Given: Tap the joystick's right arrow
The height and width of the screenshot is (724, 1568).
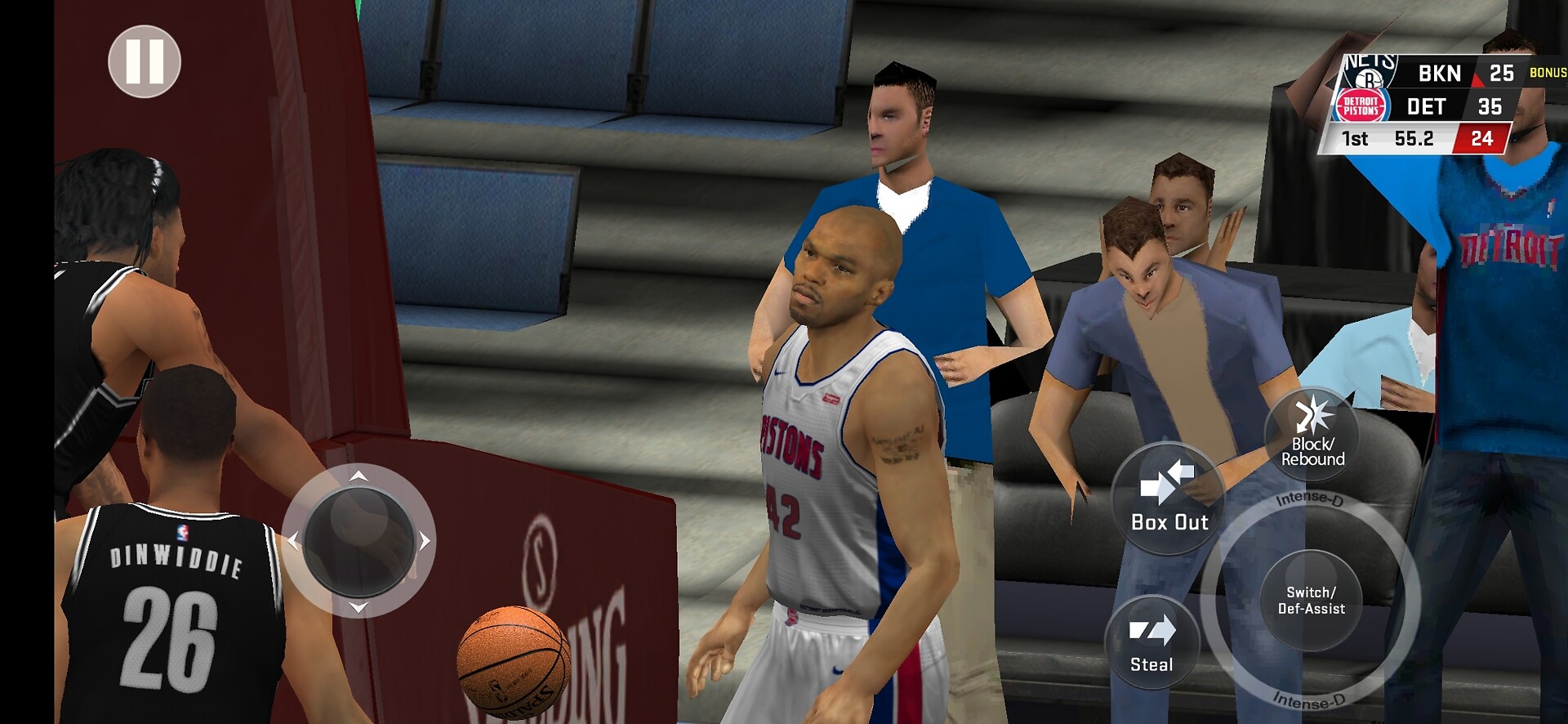Looking at the screenshot, I should (x=425, y=541).
